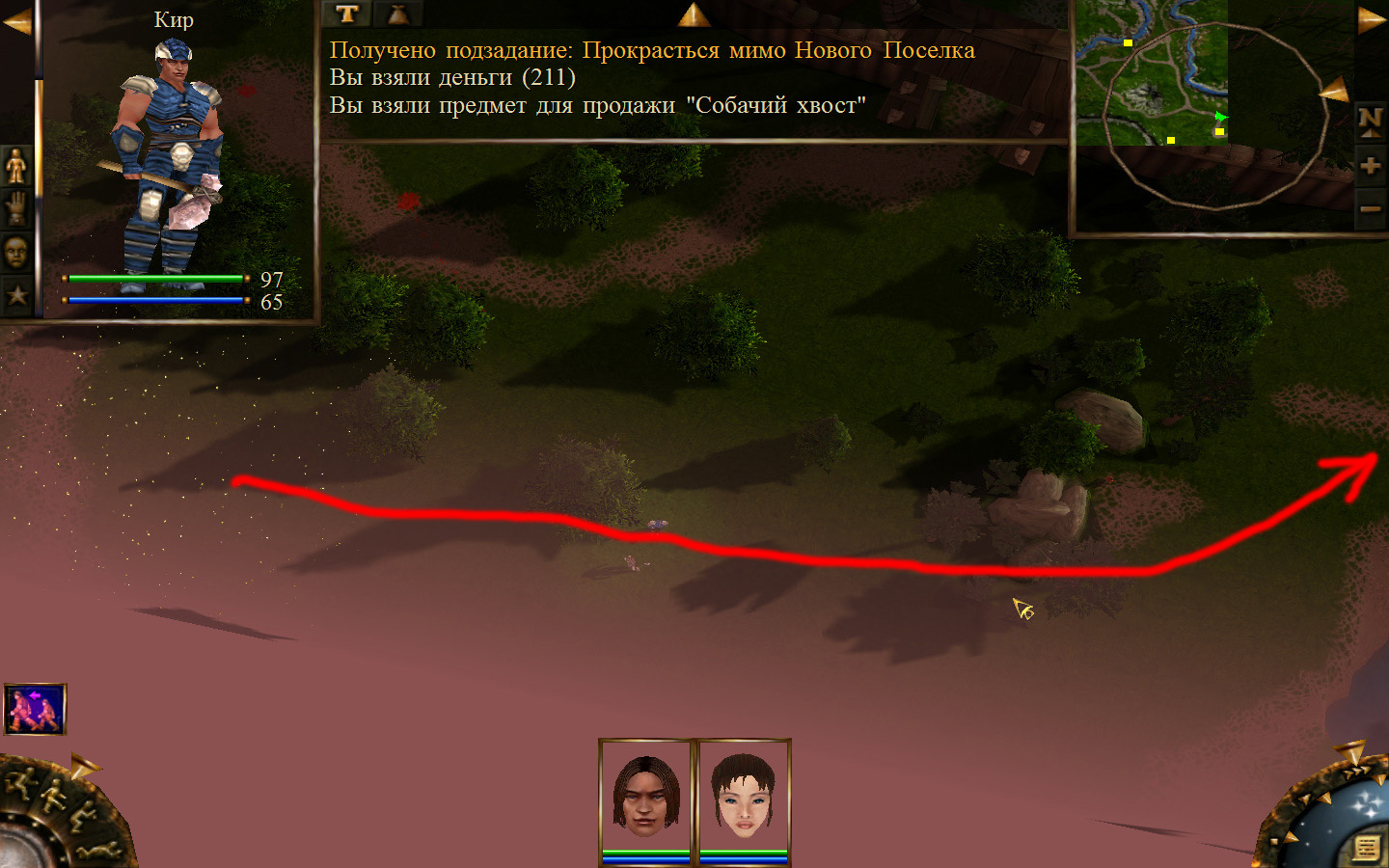
Task: Click the small bag-shaped icon above the log
Action: [x=397, y=14]
